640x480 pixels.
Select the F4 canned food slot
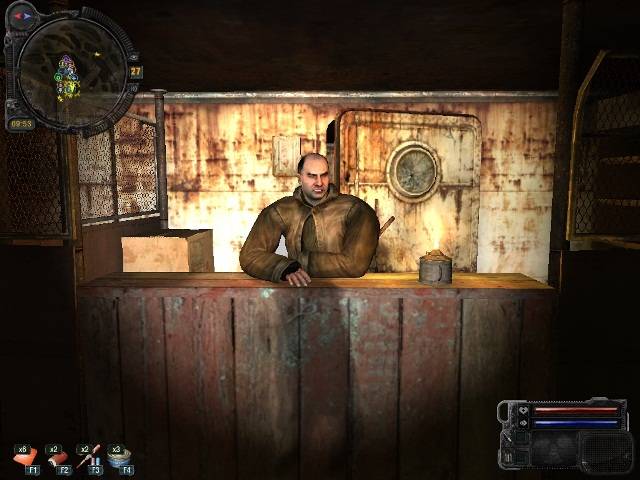click(x=121, y=458)
